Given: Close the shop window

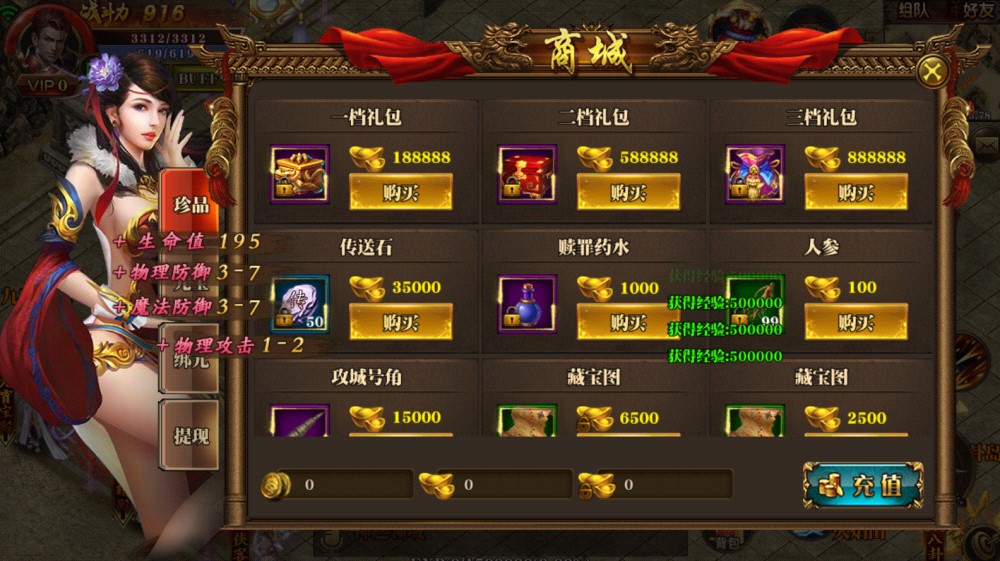Looking at the screenshot, I should click(x=932, y=72).
